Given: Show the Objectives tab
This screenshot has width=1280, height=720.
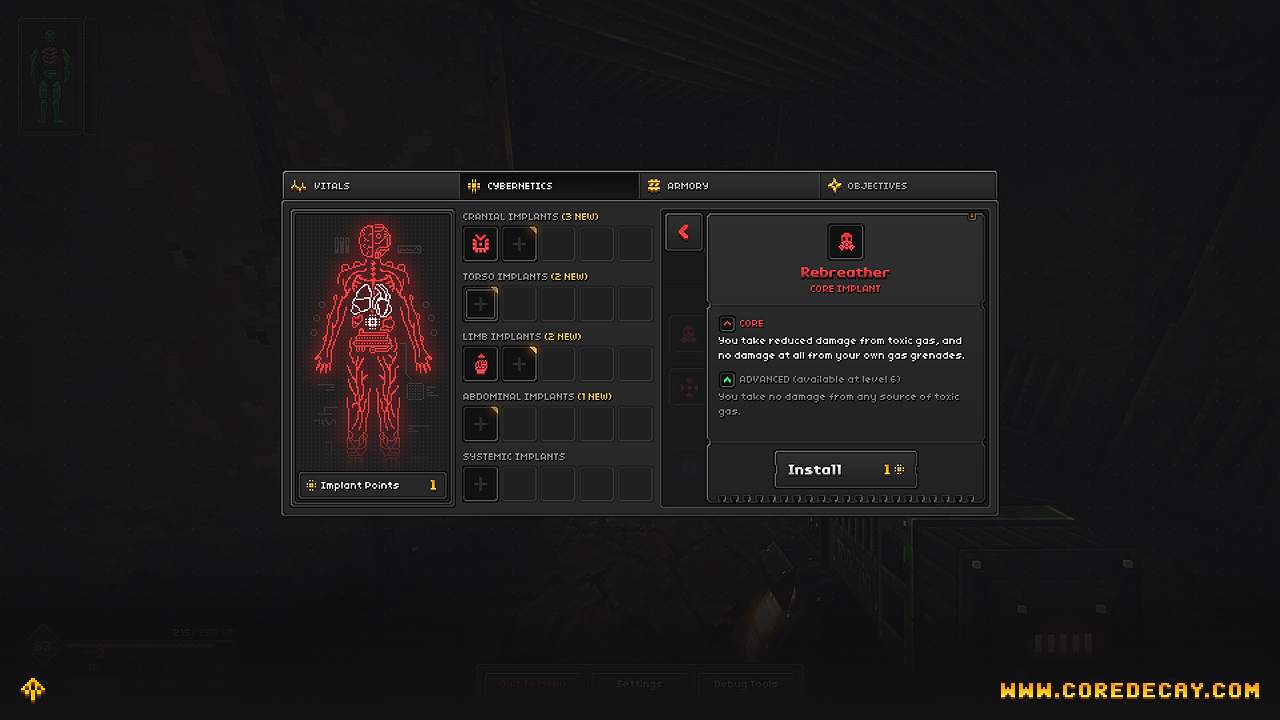Looking at the screenshot, I should point(908,186).
